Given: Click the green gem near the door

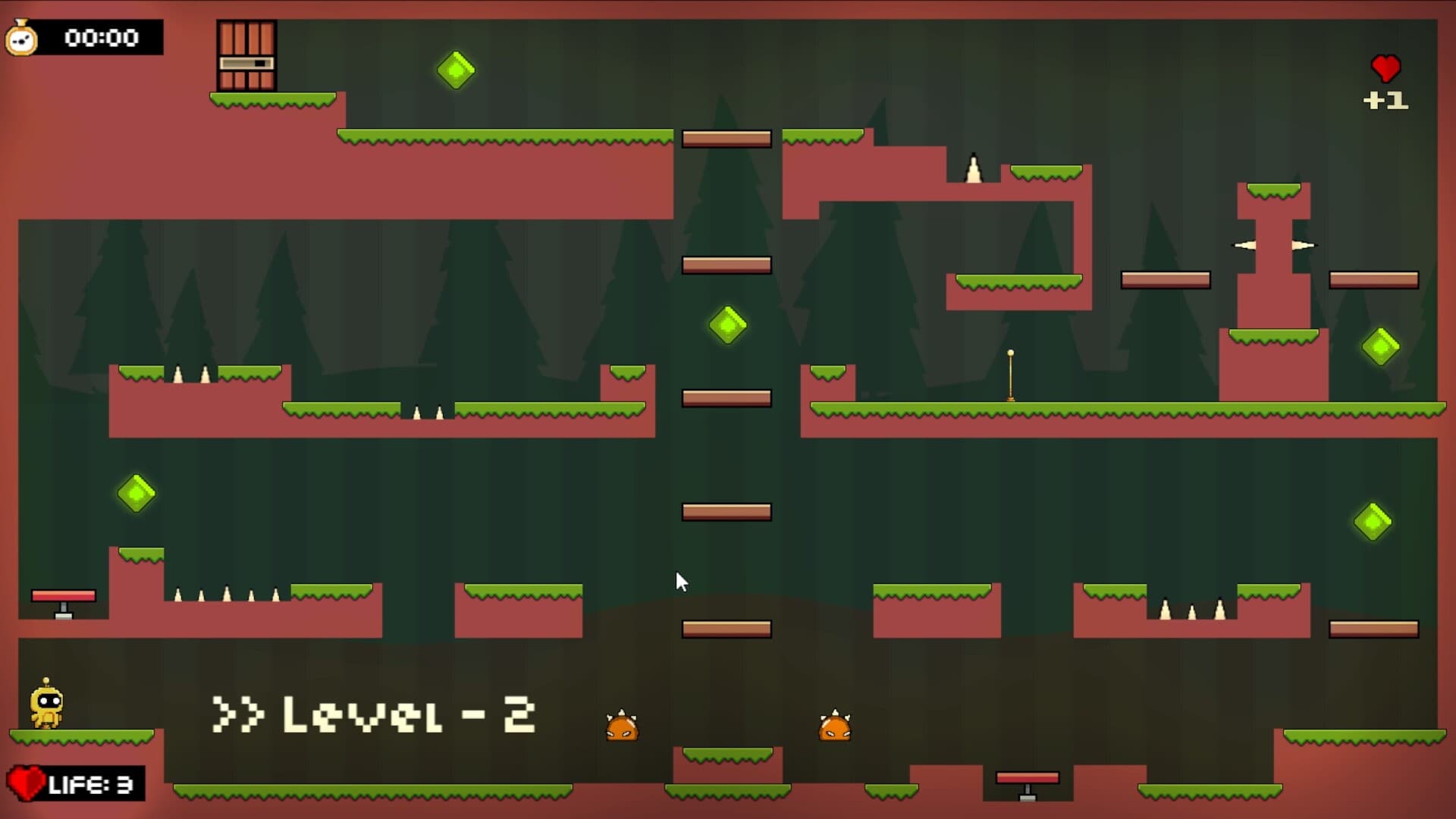Looking at the screenshot, I should (x=455, y=72).
